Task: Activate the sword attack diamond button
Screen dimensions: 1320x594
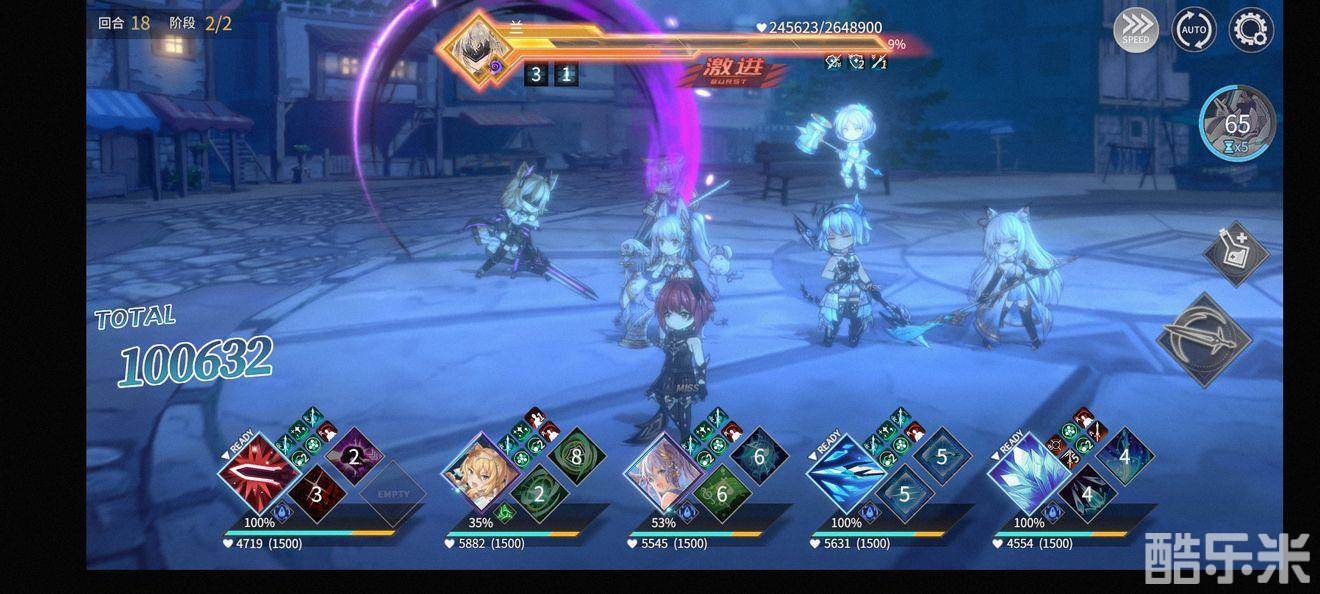Action: click(1204, 340)
